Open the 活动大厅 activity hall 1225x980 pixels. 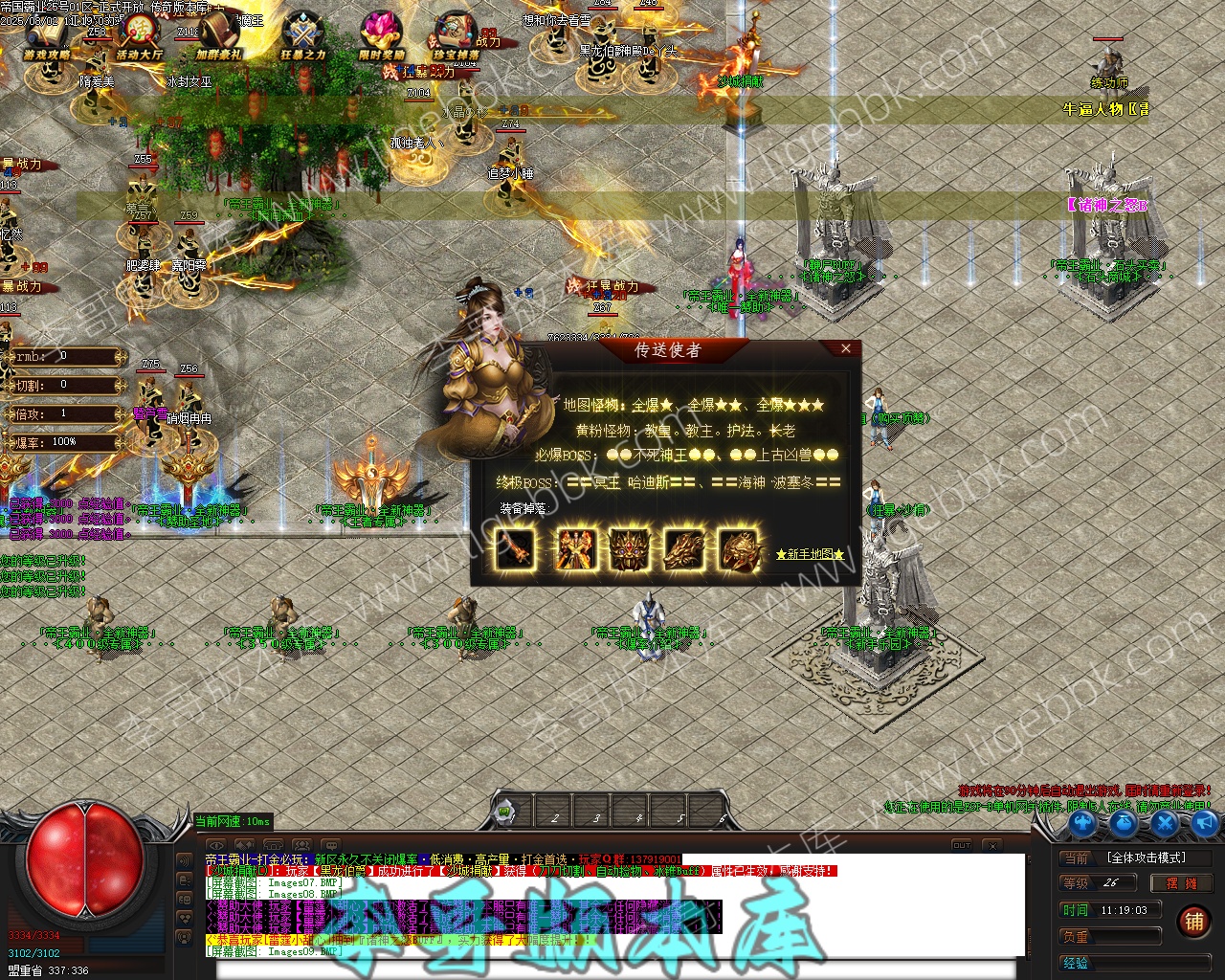(140, 38)
